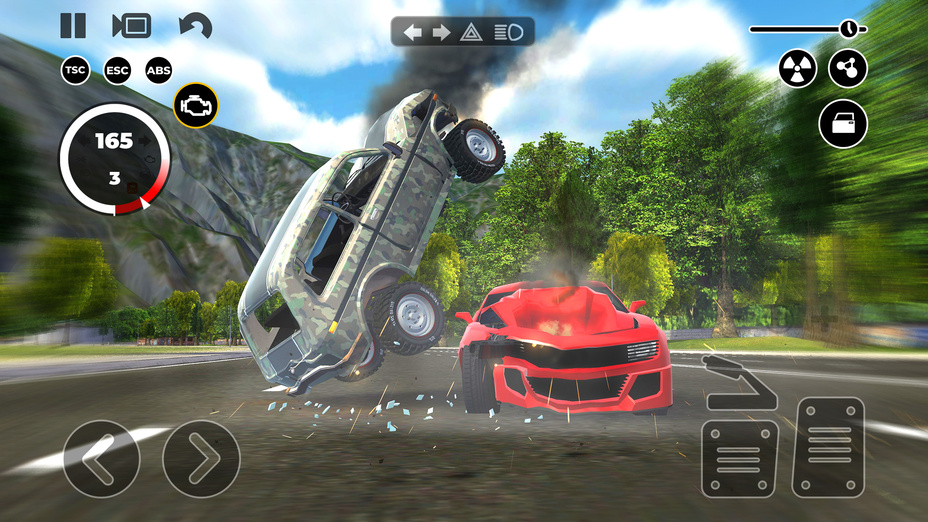Steer right with the right arrow

point(201,459)
